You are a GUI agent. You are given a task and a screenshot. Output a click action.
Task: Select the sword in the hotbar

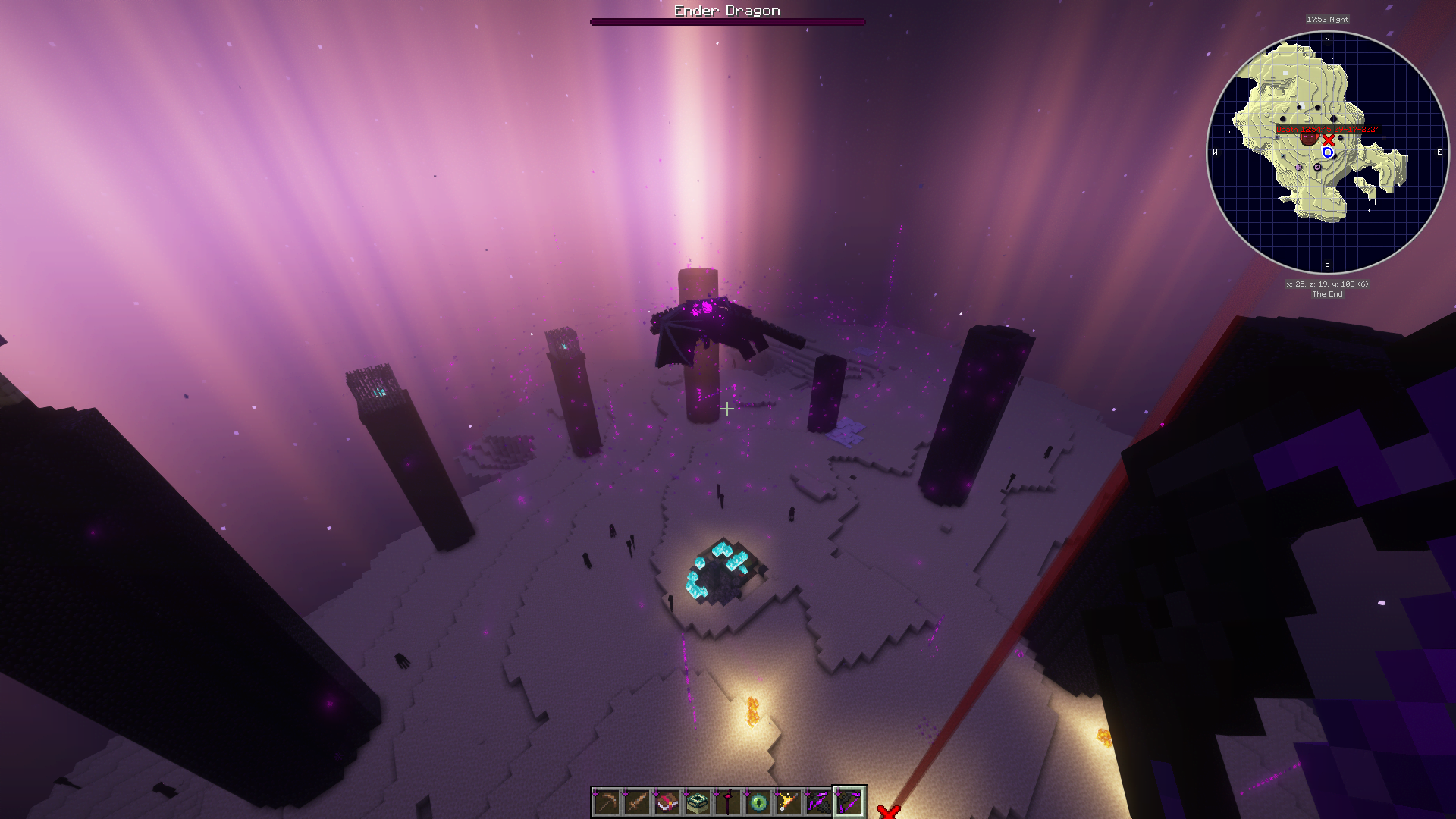(637, 802)
